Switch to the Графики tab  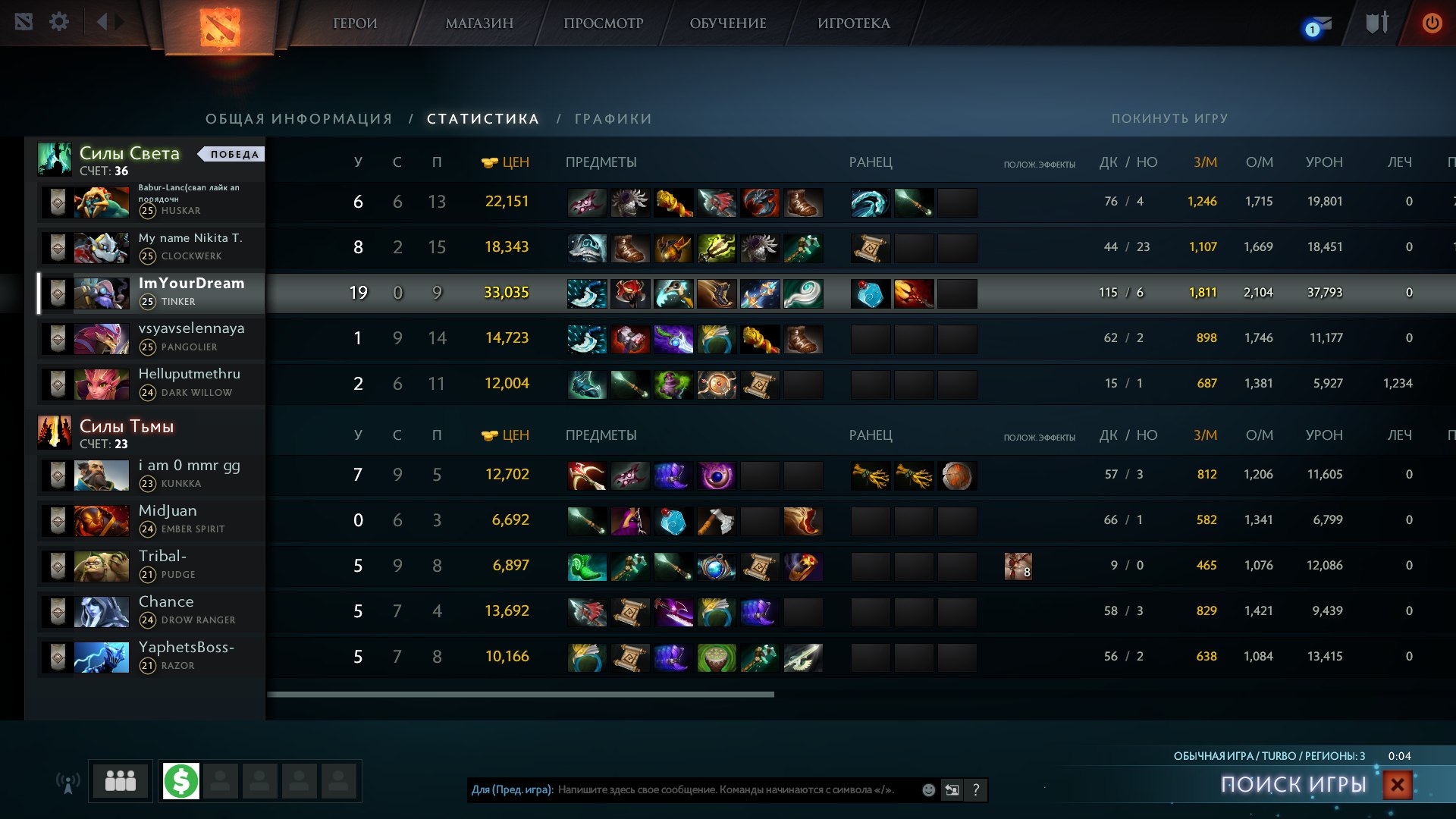(613, 119)
